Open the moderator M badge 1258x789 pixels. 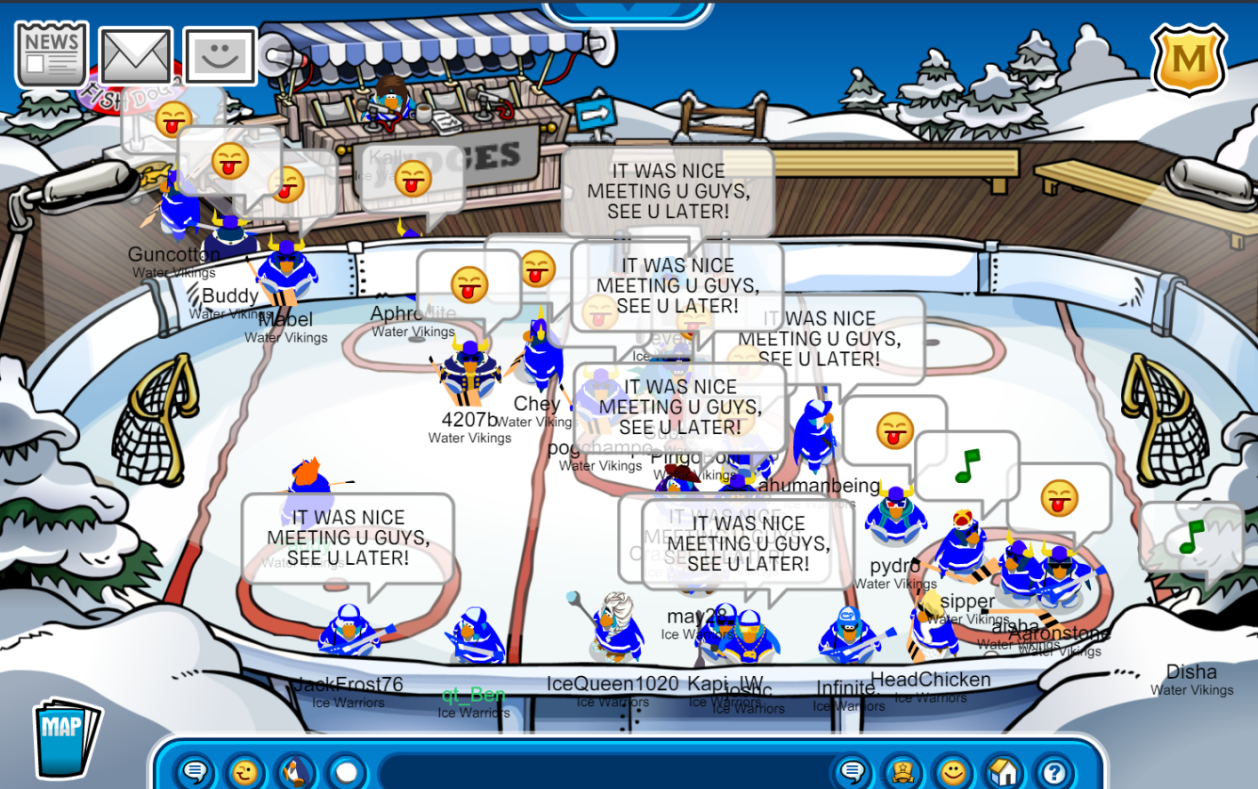click(x=1188, y=59)
